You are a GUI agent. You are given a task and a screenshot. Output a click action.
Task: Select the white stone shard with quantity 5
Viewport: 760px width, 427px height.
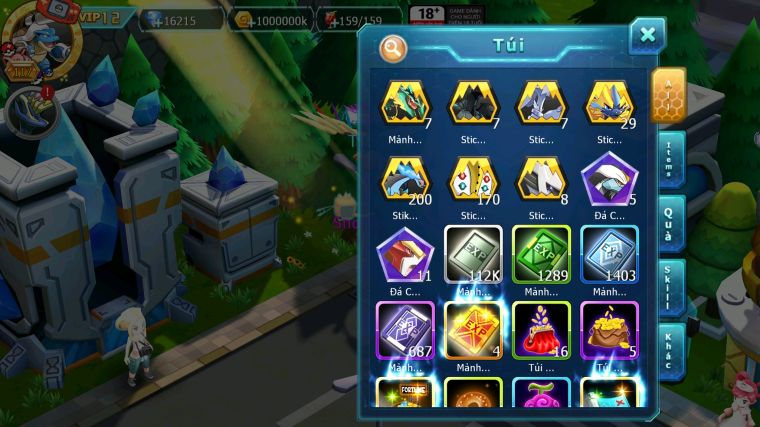(x=609, y=180)
